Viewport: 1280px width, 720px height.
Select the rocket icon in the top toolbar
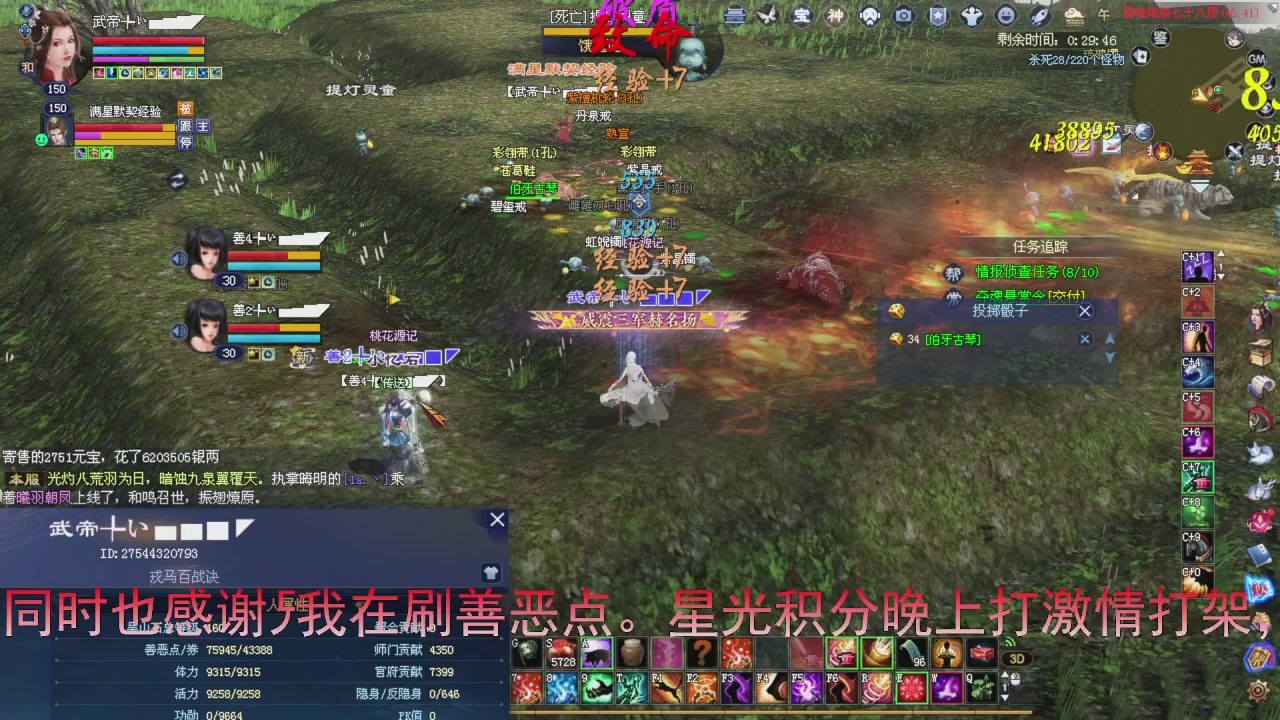click(1040, 14)
